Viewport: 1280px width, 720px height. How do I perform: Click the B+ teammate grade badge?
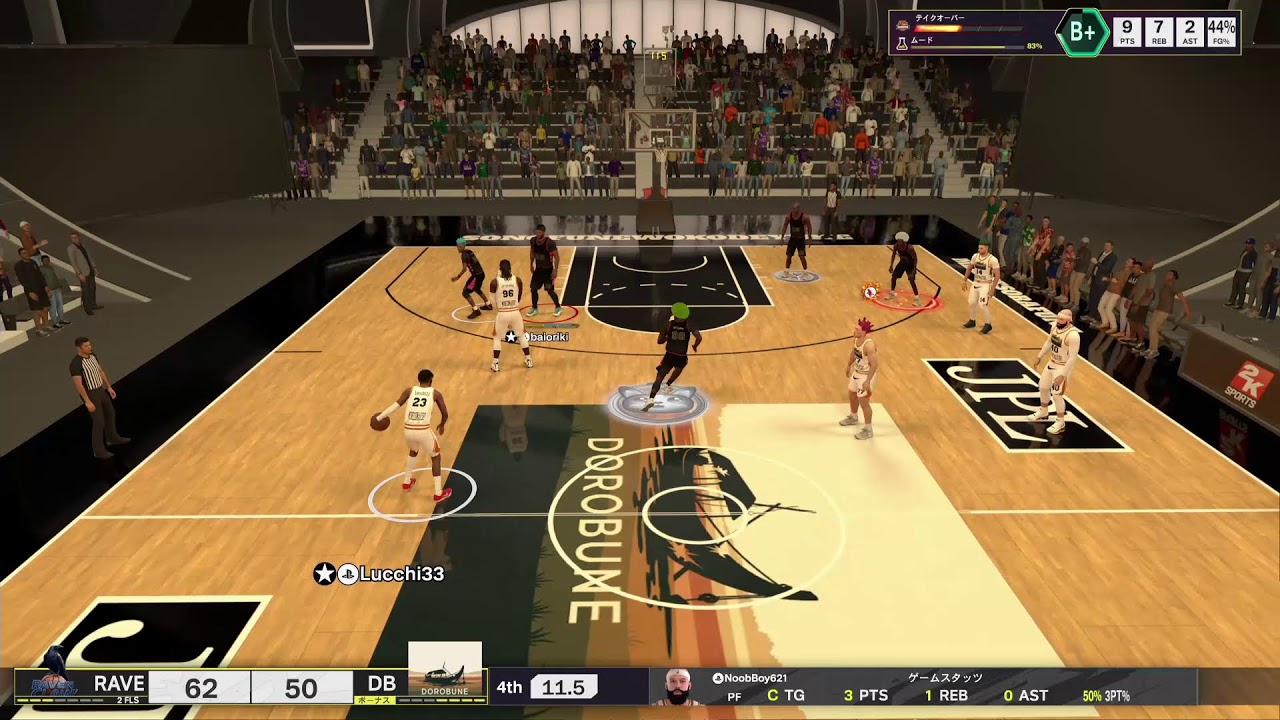(x=1082, y=32)
